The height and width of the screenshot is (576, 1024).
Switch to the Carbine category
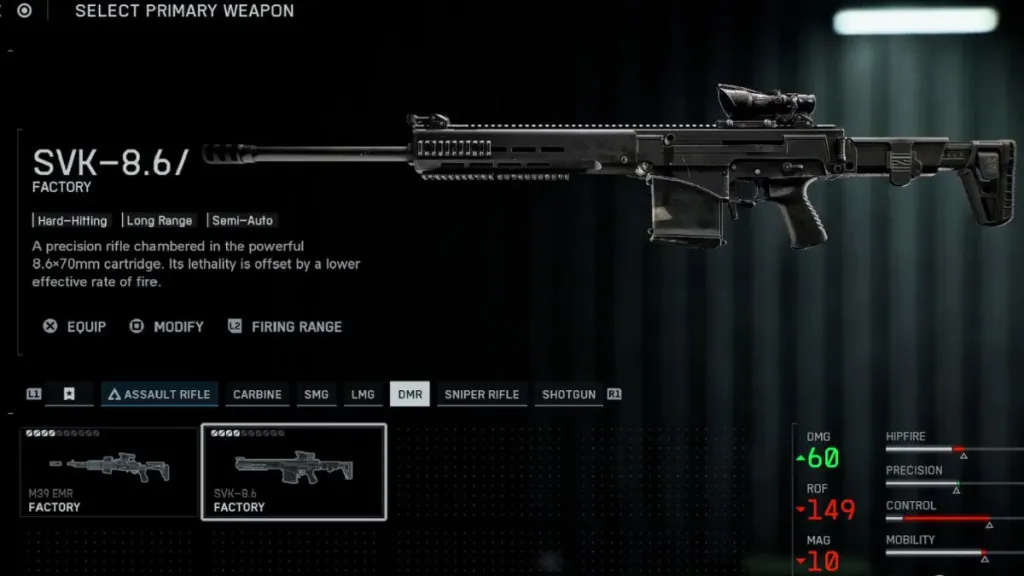(x=257, y=394)
